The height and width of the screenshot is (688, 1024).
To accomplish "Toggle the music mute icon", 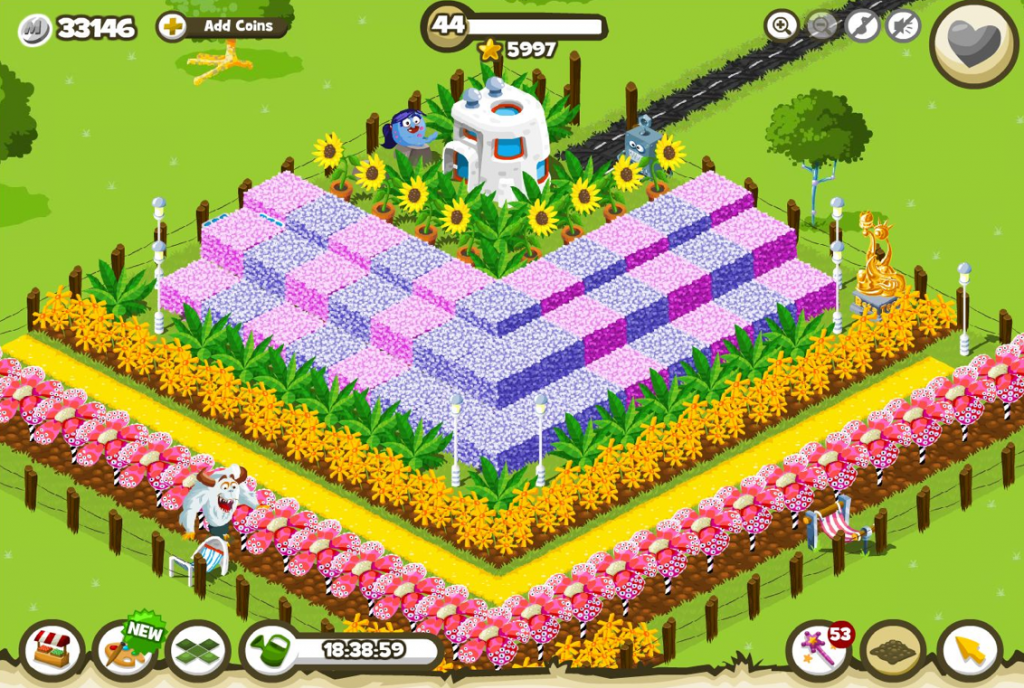I will pyautogui.click(x=862, y=25).
